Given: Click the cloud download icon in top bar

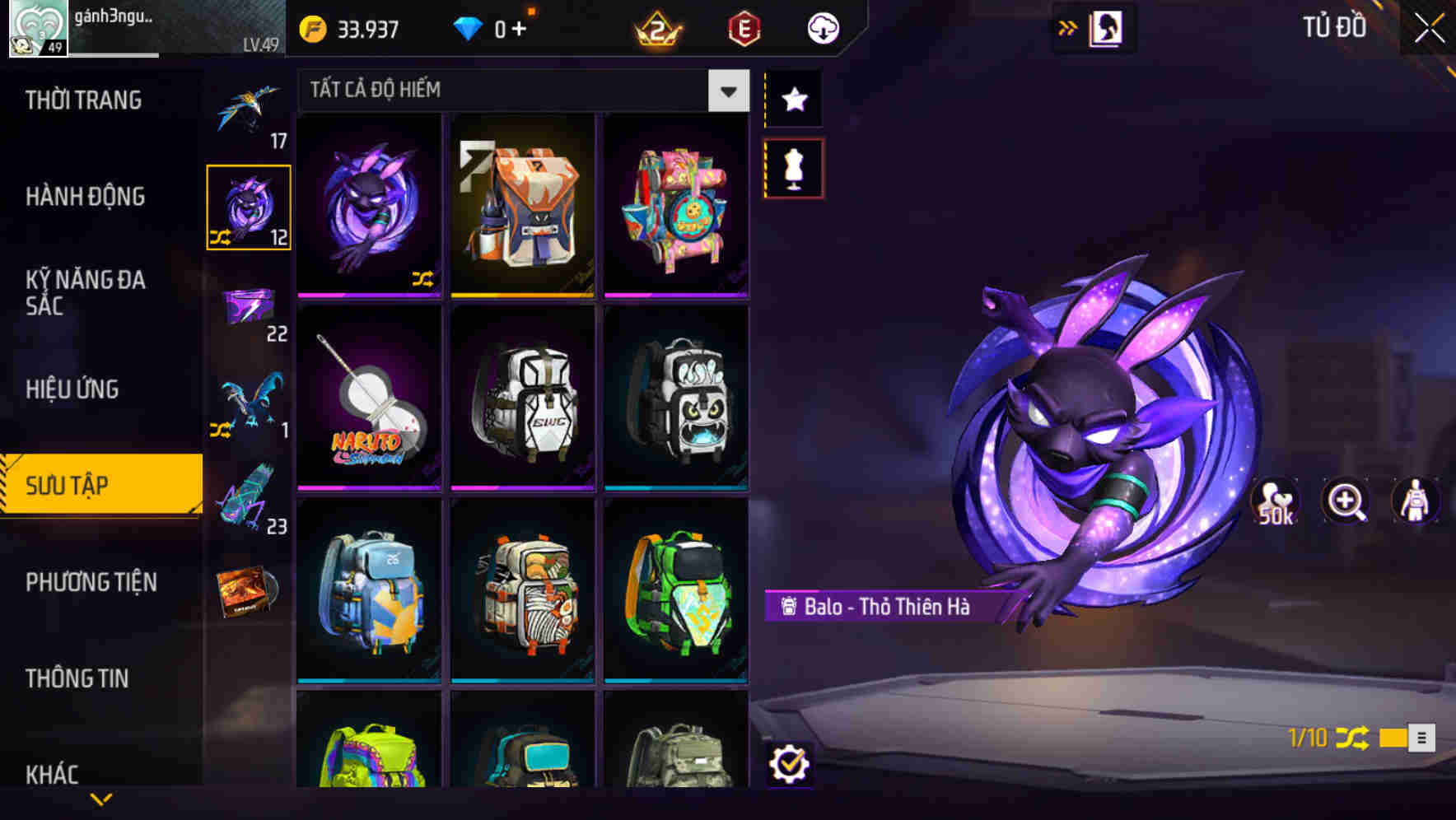Looking at the screenshot, I should coord(823,27).
